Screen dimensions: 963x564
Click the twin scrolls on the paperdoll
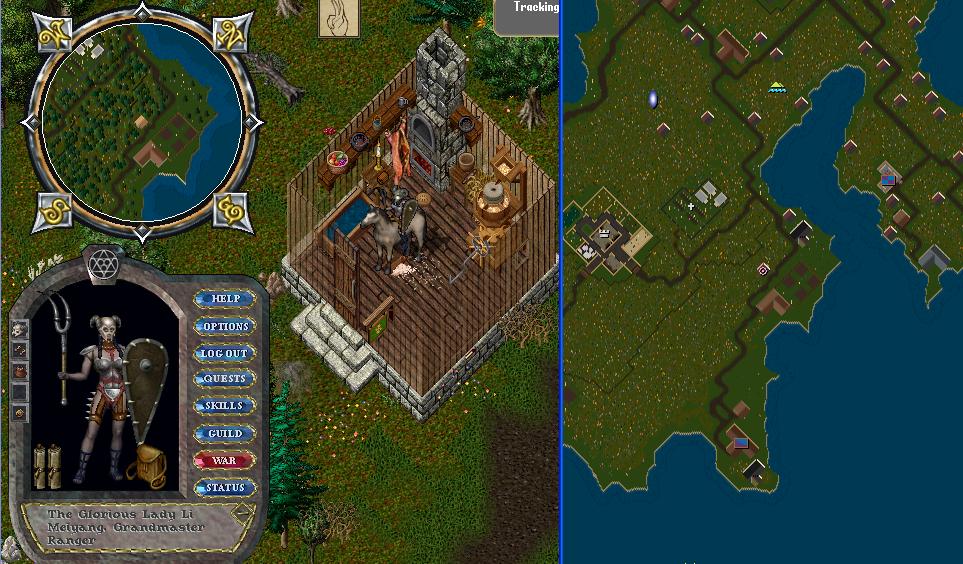pos(47,466)
